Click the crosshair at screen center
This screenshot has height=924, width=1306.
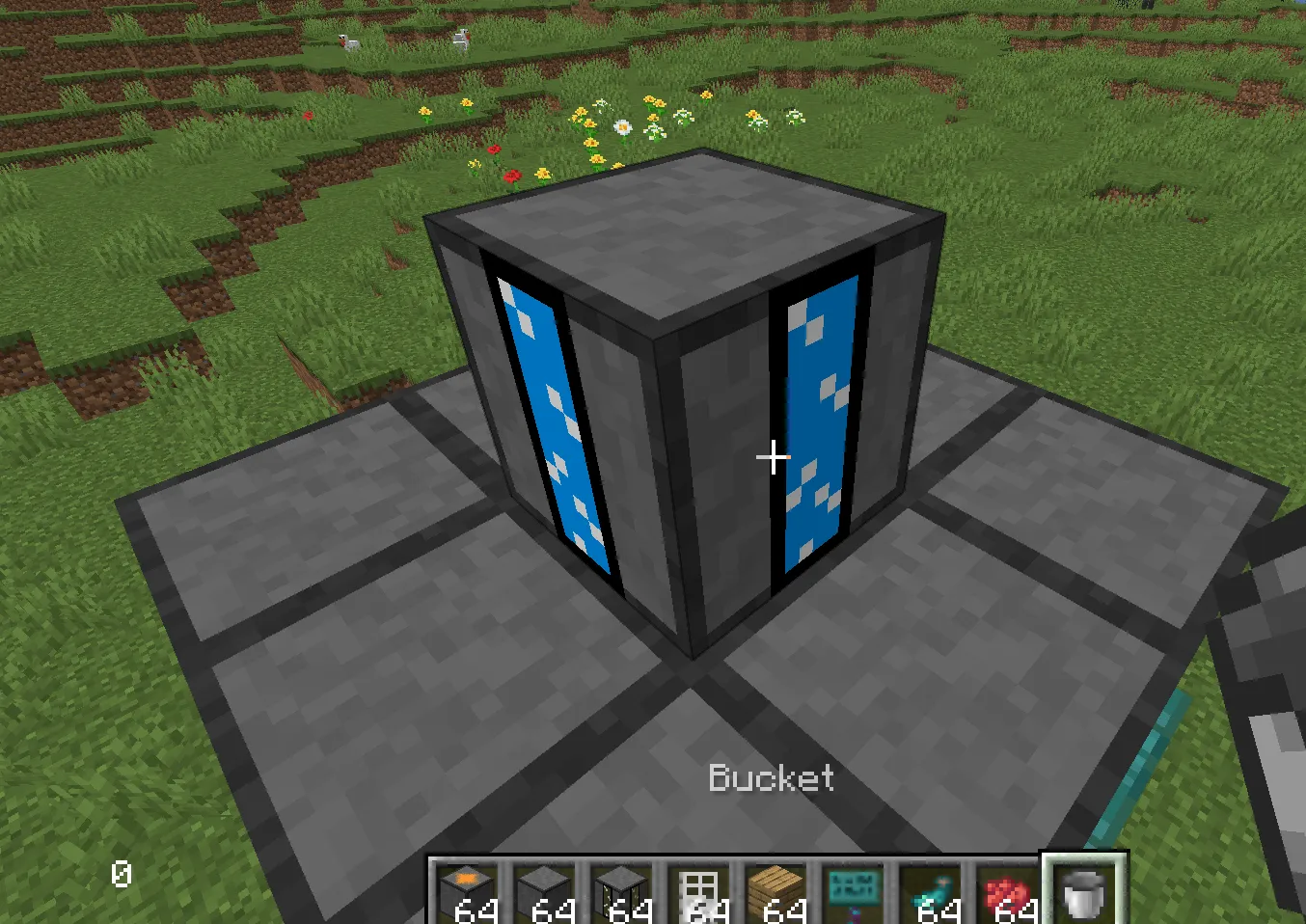tap(772, 457)
